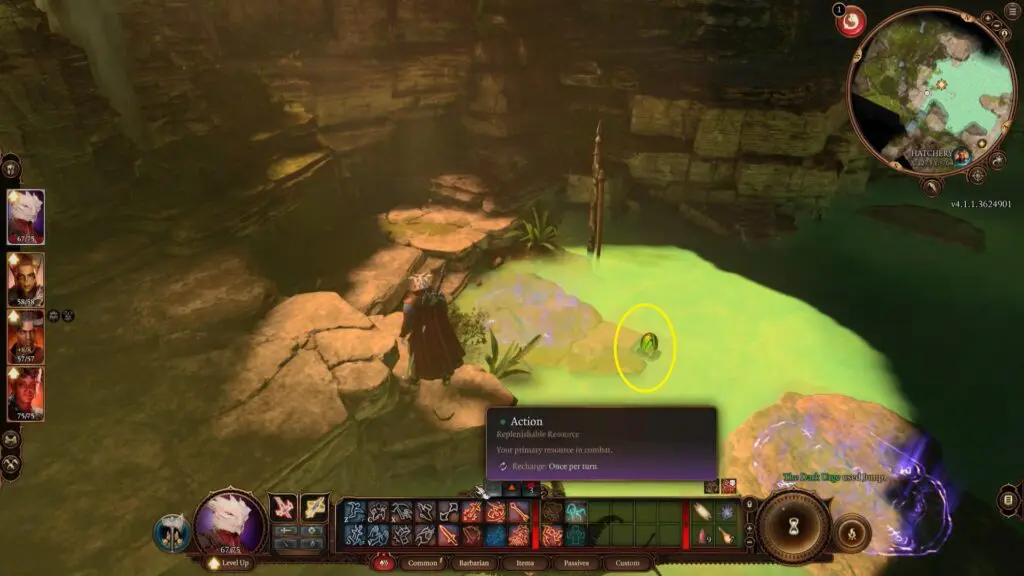
Task: Select the white dragonborn party portrait
Action: click(26, 217)
